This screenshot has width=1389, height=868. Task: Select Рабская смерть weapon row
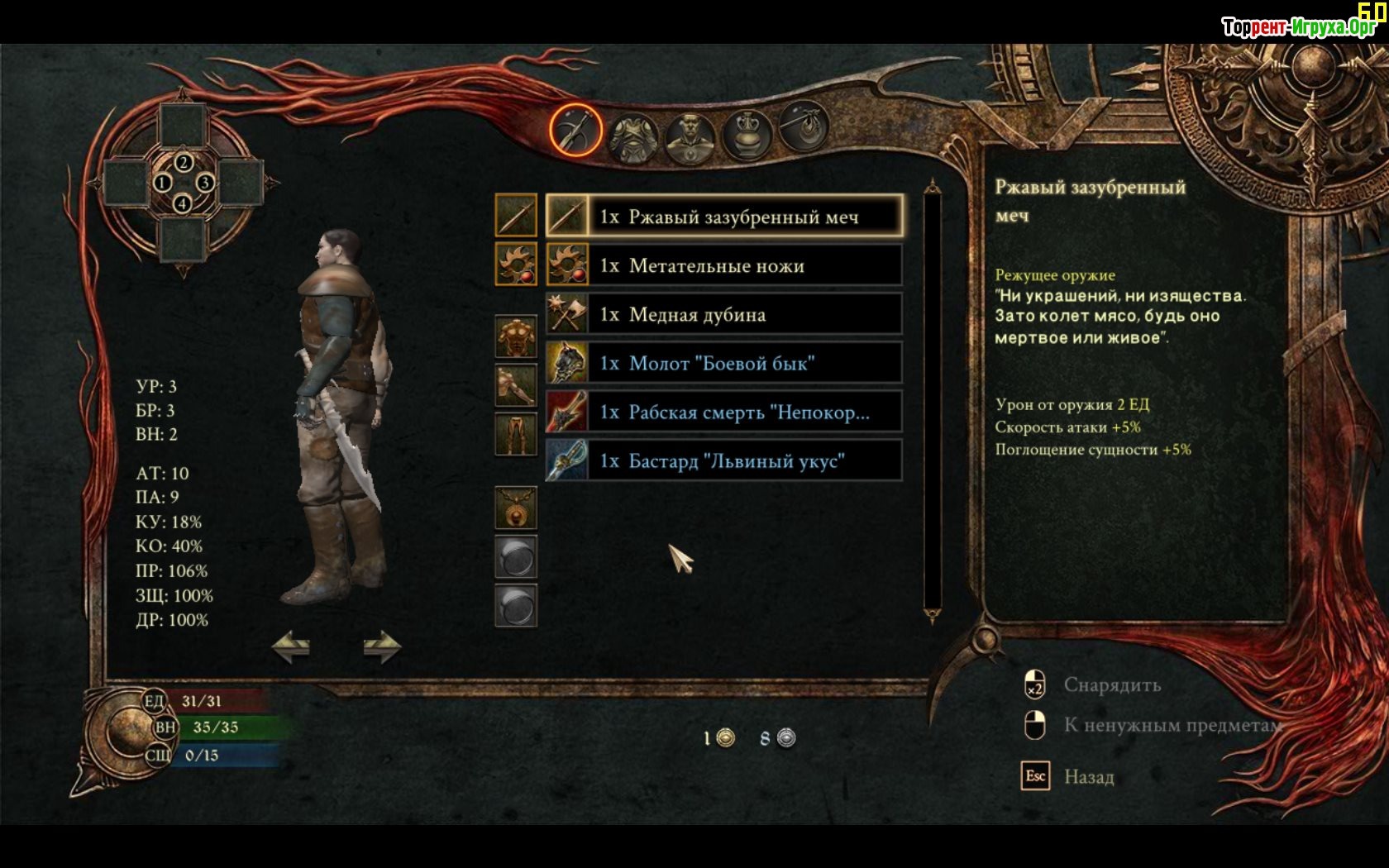[x=724, y=412]
